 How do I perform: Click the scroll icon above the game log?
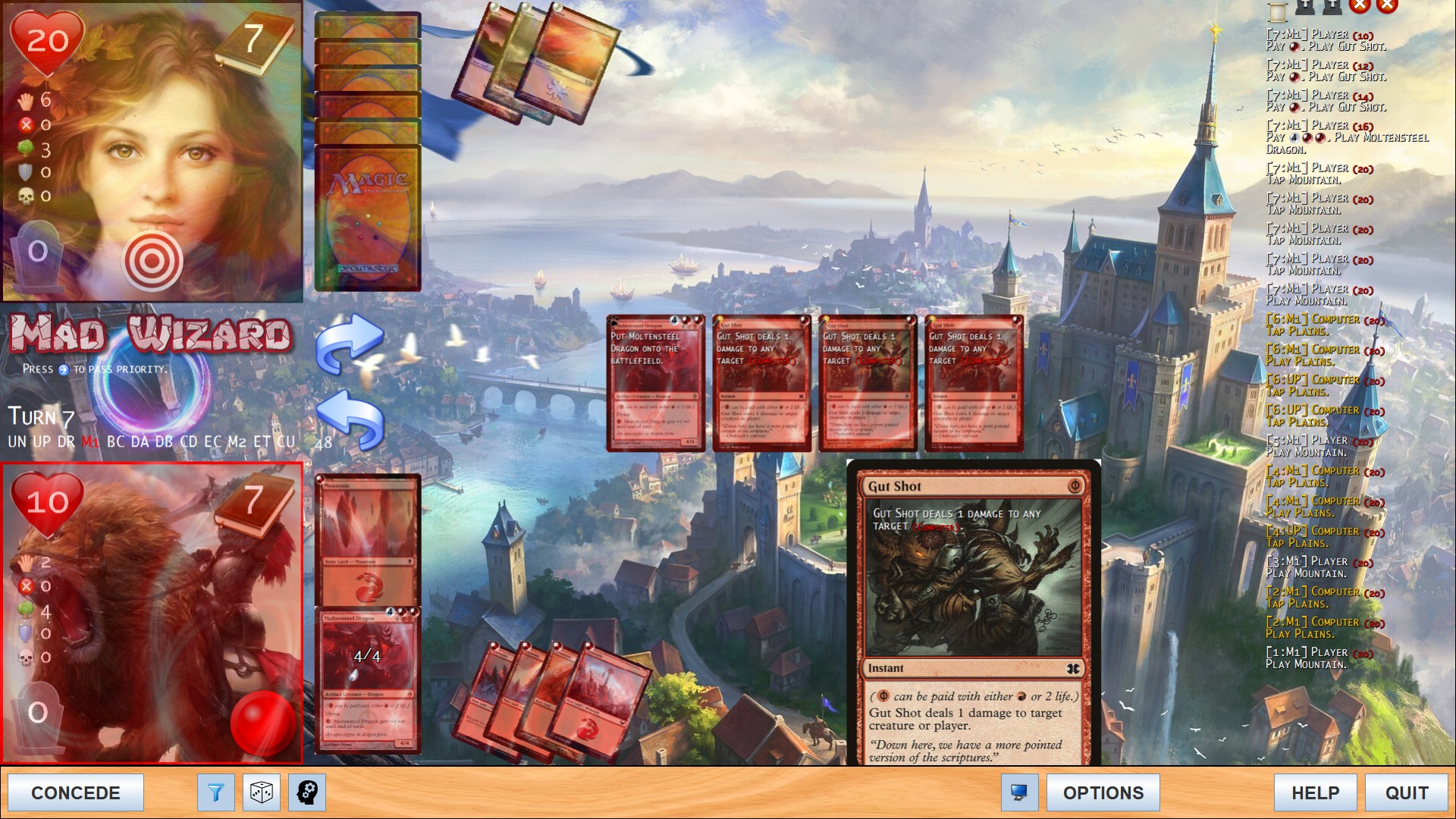point(1278,9)
